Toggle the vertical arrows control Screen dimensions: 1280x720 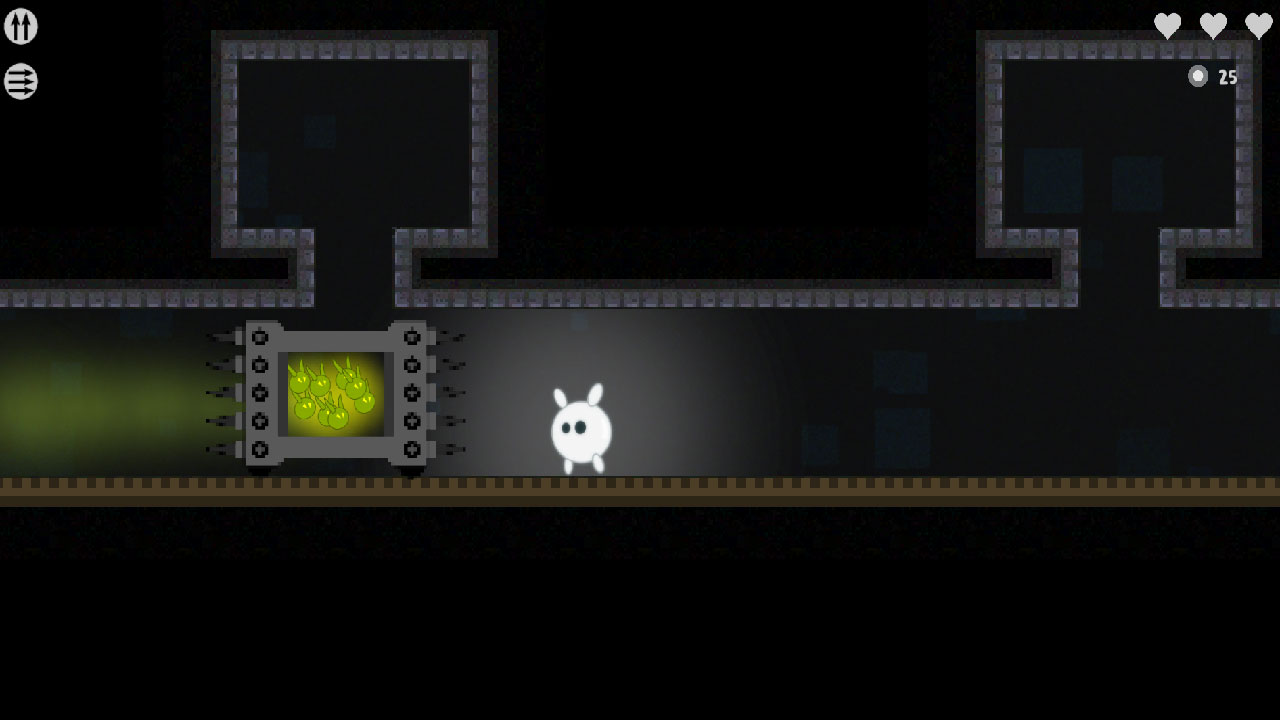(x=20, y=26)
